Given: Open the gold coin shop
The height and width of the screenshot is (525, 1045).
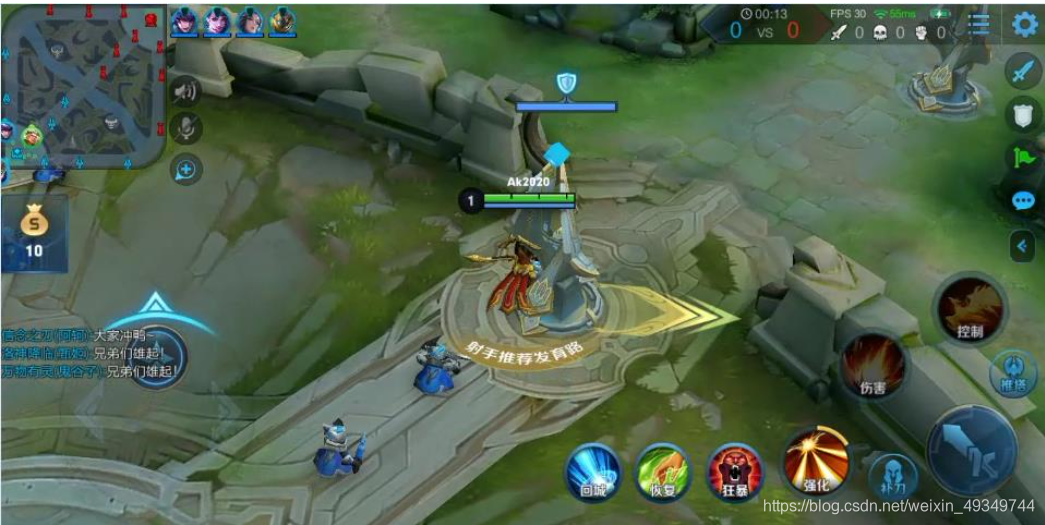Looking at the screenshot, I should pos(34,232).
